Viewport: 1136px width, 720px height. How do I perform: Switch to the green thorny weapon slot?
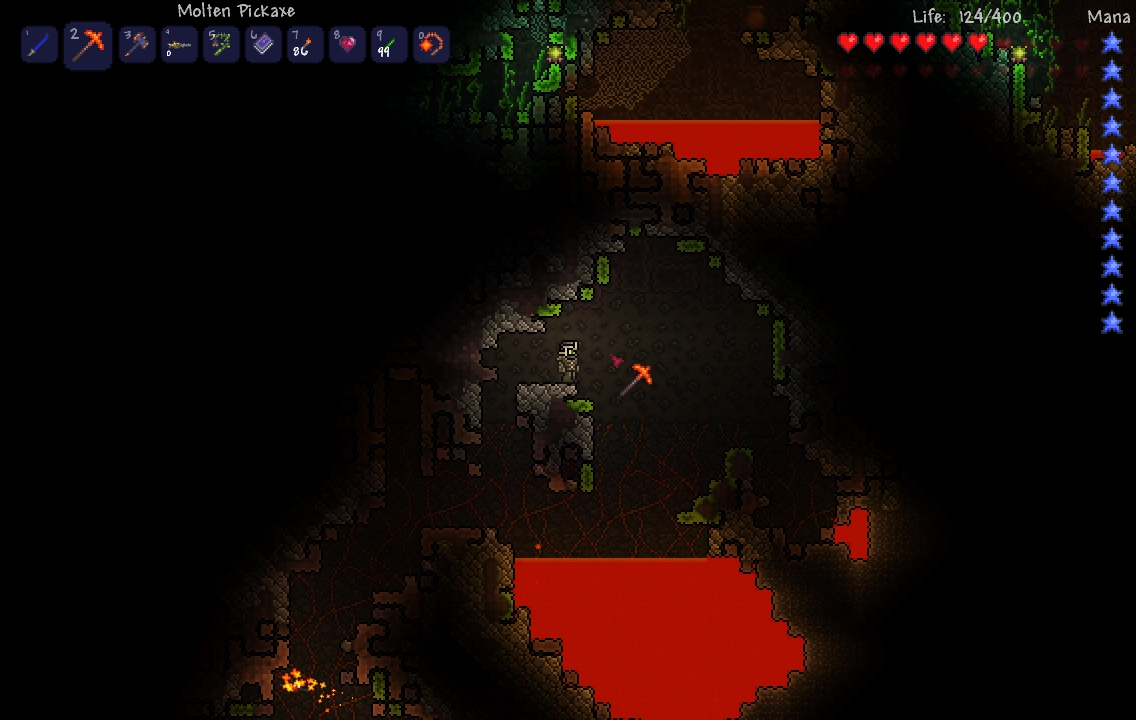click(221, 45)
